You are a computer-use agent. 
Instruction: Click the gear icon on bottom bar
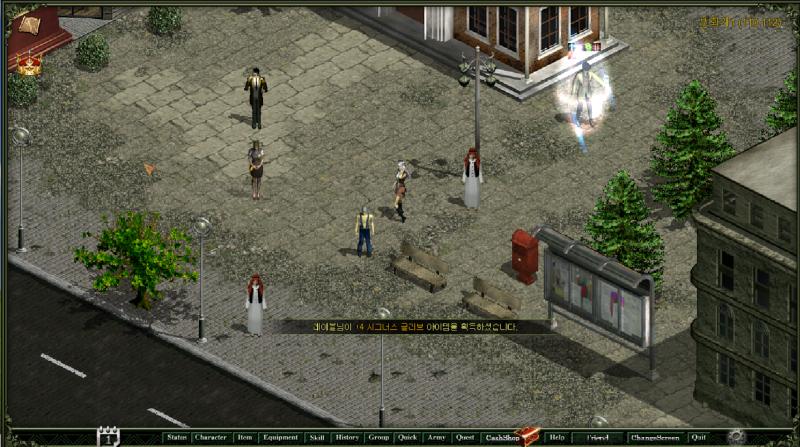pyautogui.click(x=737, y=436)
